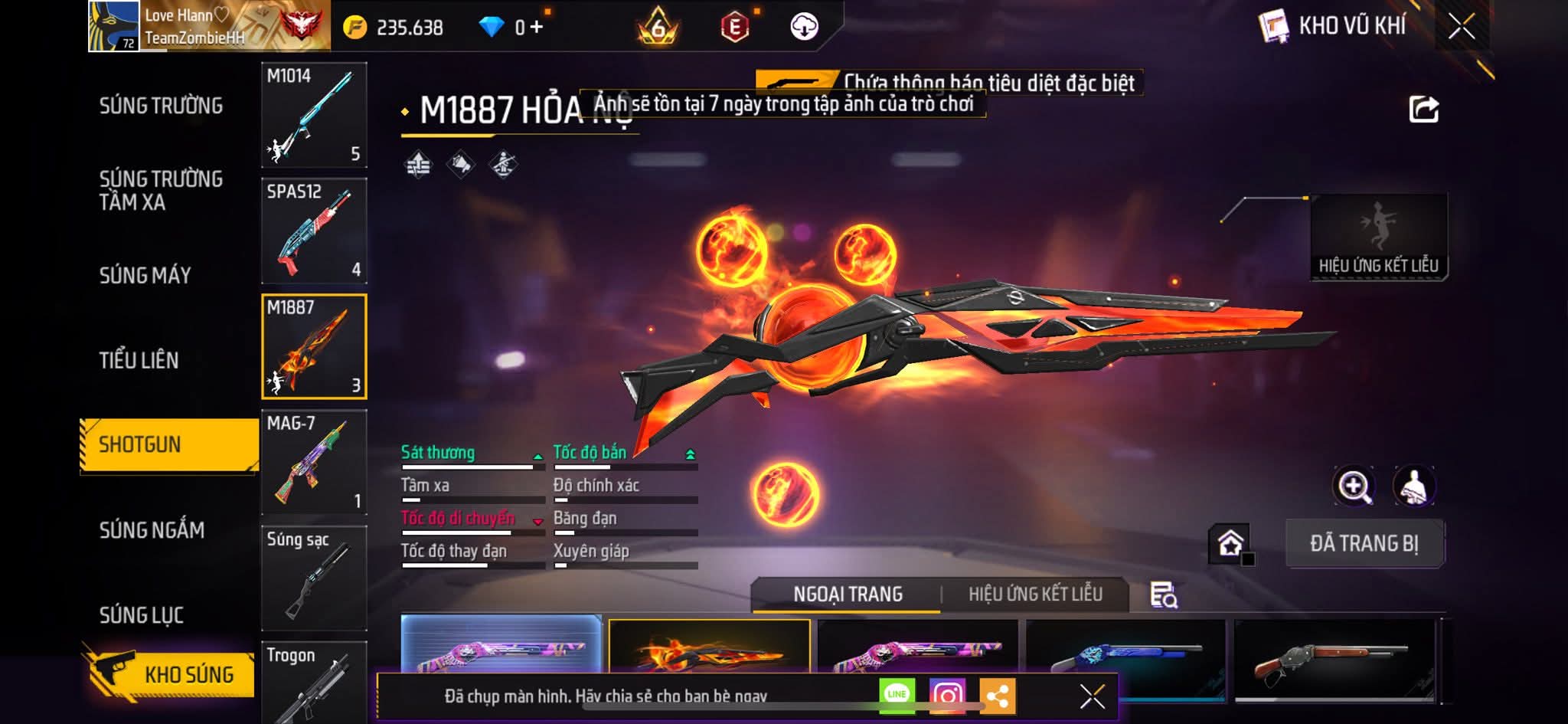Image resolution: width=1568 pixels, height=724 pixels.
Task: Switch to HIỆU ỨNG KẾT LIỄU tab
Action: coord(1035,595)
